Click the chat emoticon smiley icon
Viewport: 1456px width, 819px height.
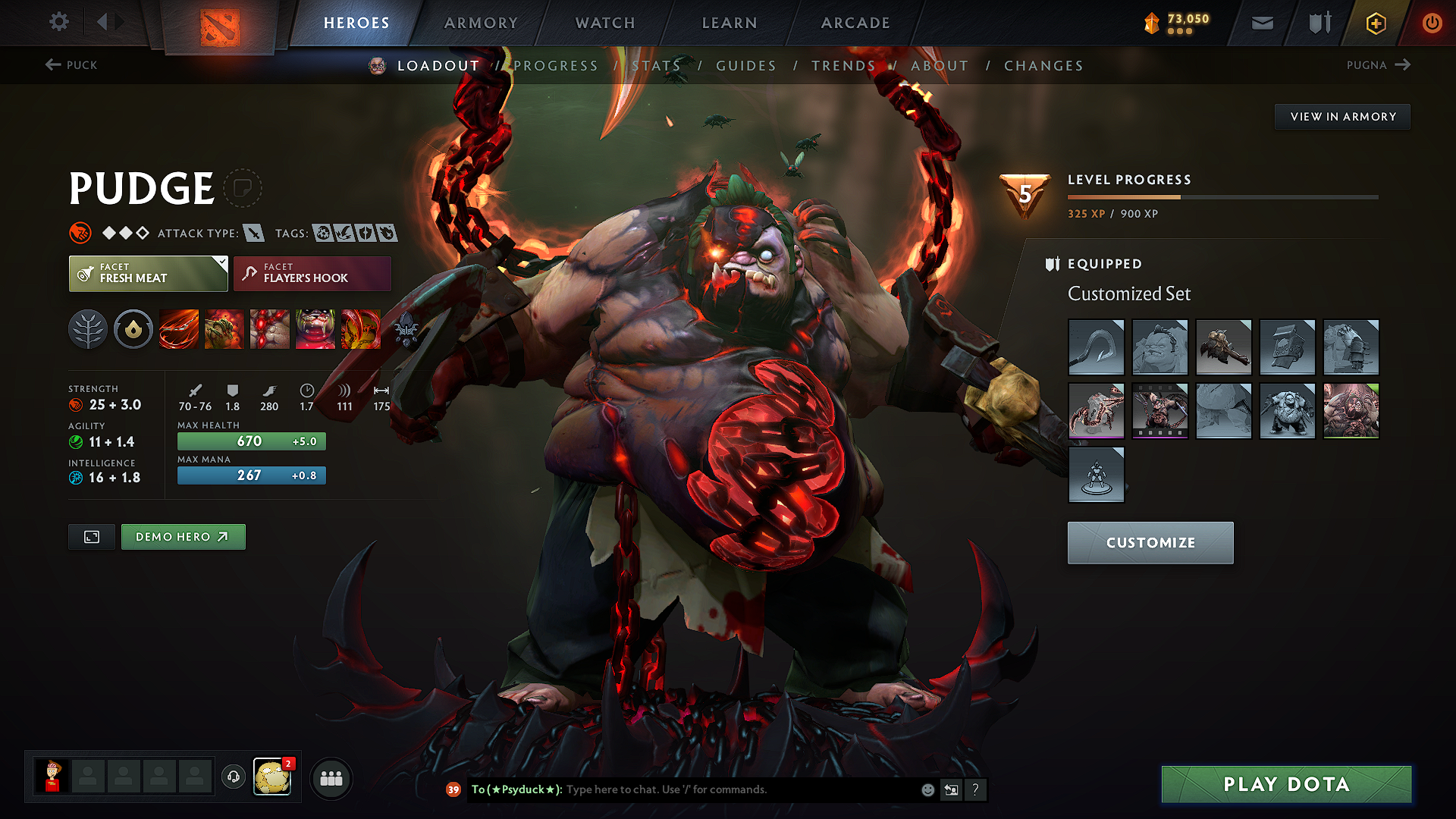pos(927,789)
